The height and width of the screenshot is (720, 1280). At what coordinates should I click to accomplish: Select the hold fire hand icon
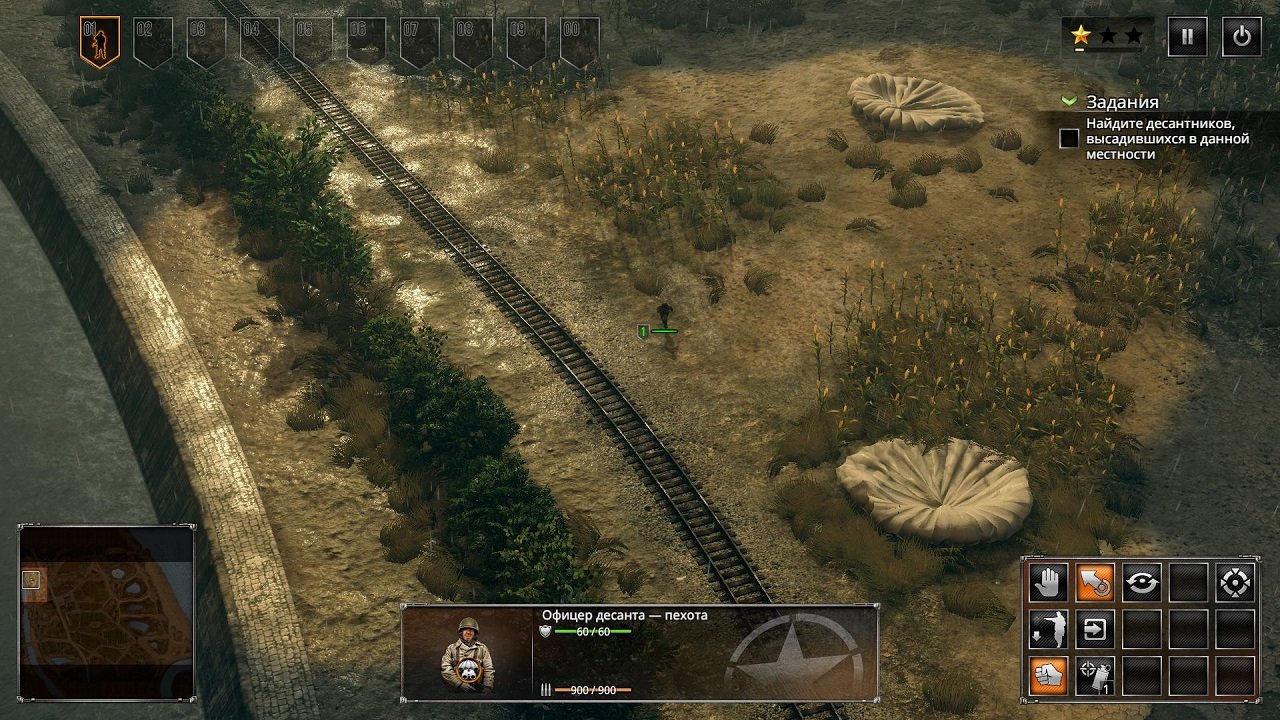[1050, 582]
